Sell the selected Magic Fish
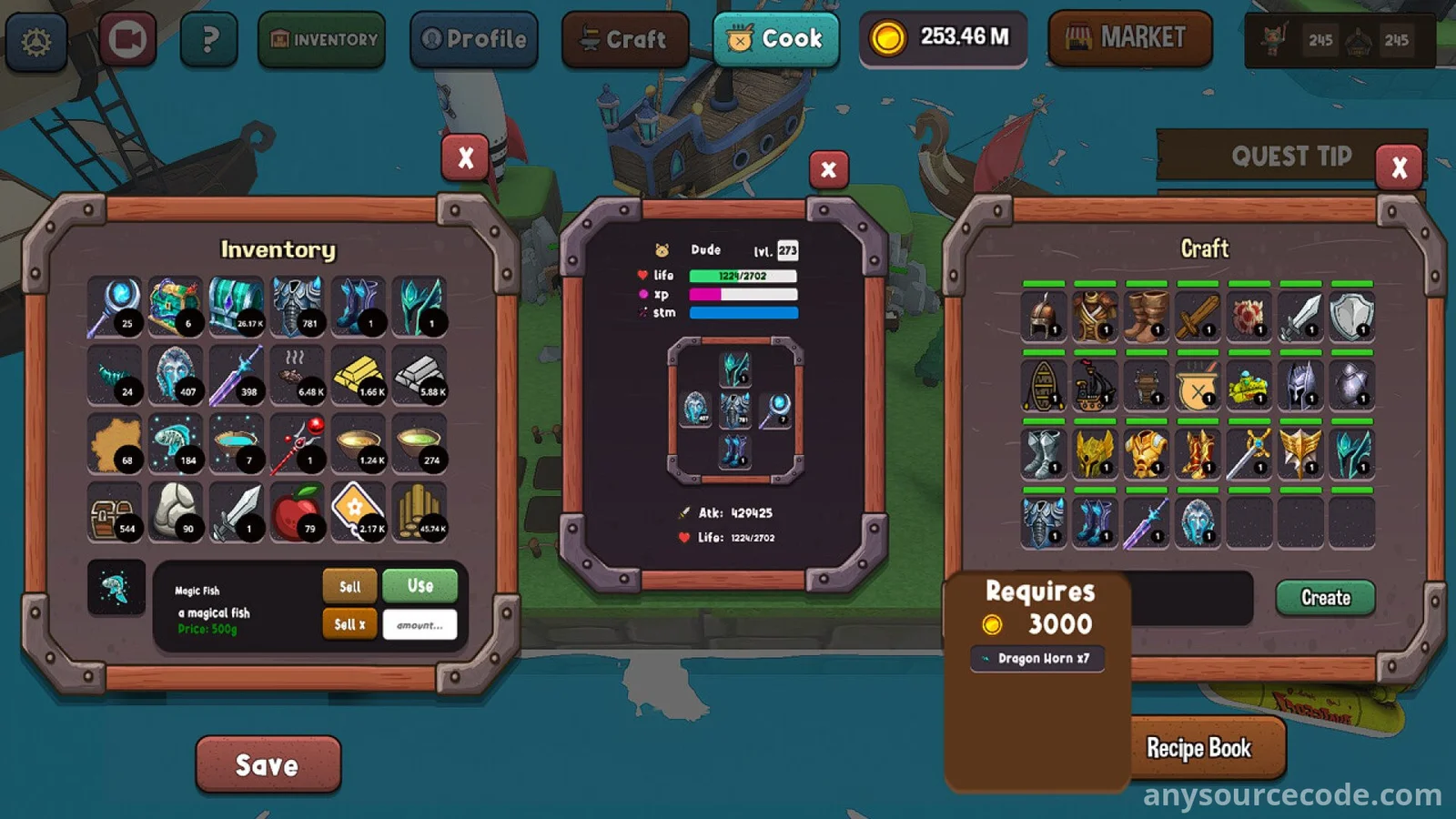This screenshot has width=1456, height=819. (349, 587)
